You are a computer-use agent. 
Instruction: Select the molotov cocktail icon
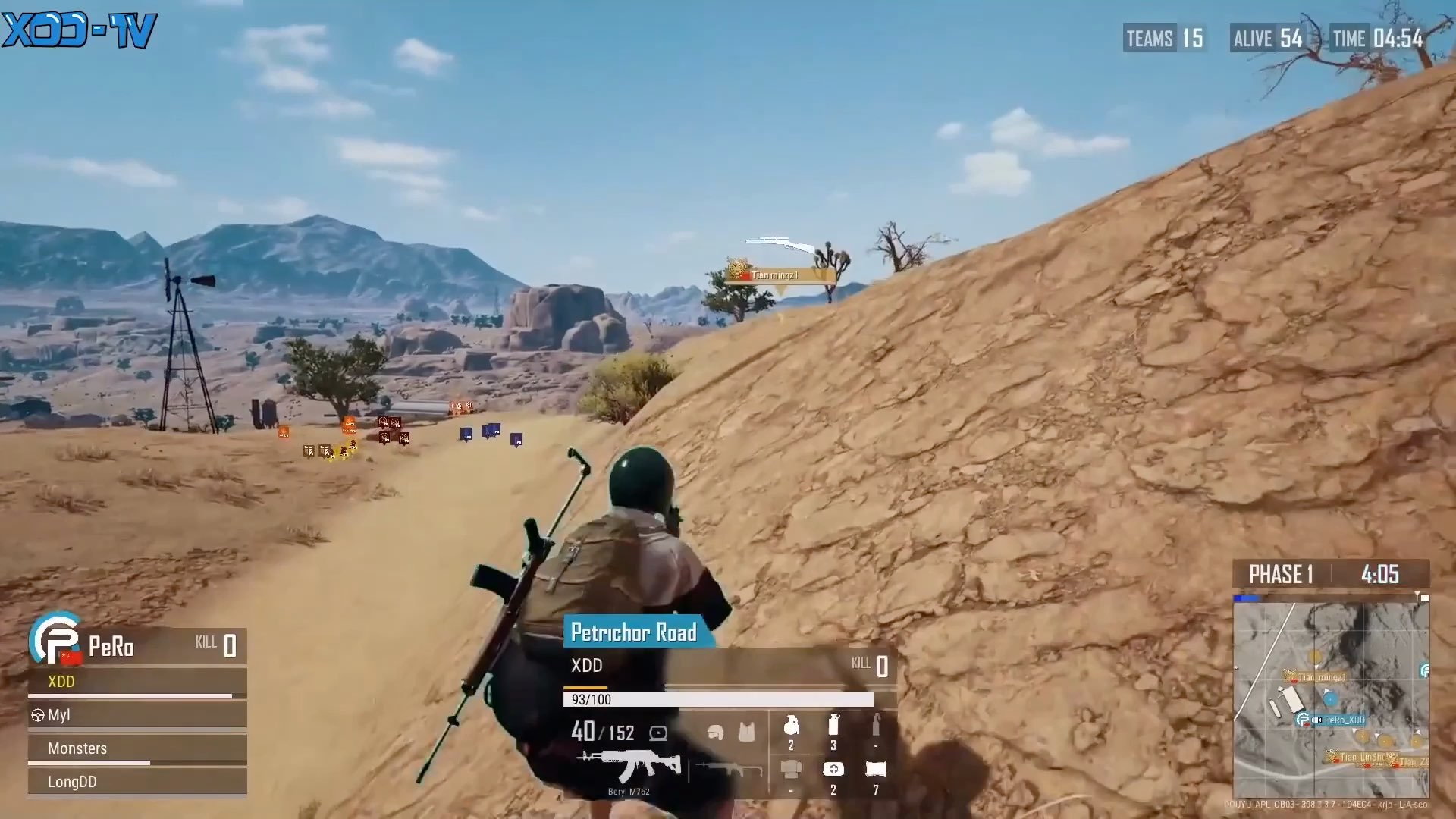tap(876, 726)
